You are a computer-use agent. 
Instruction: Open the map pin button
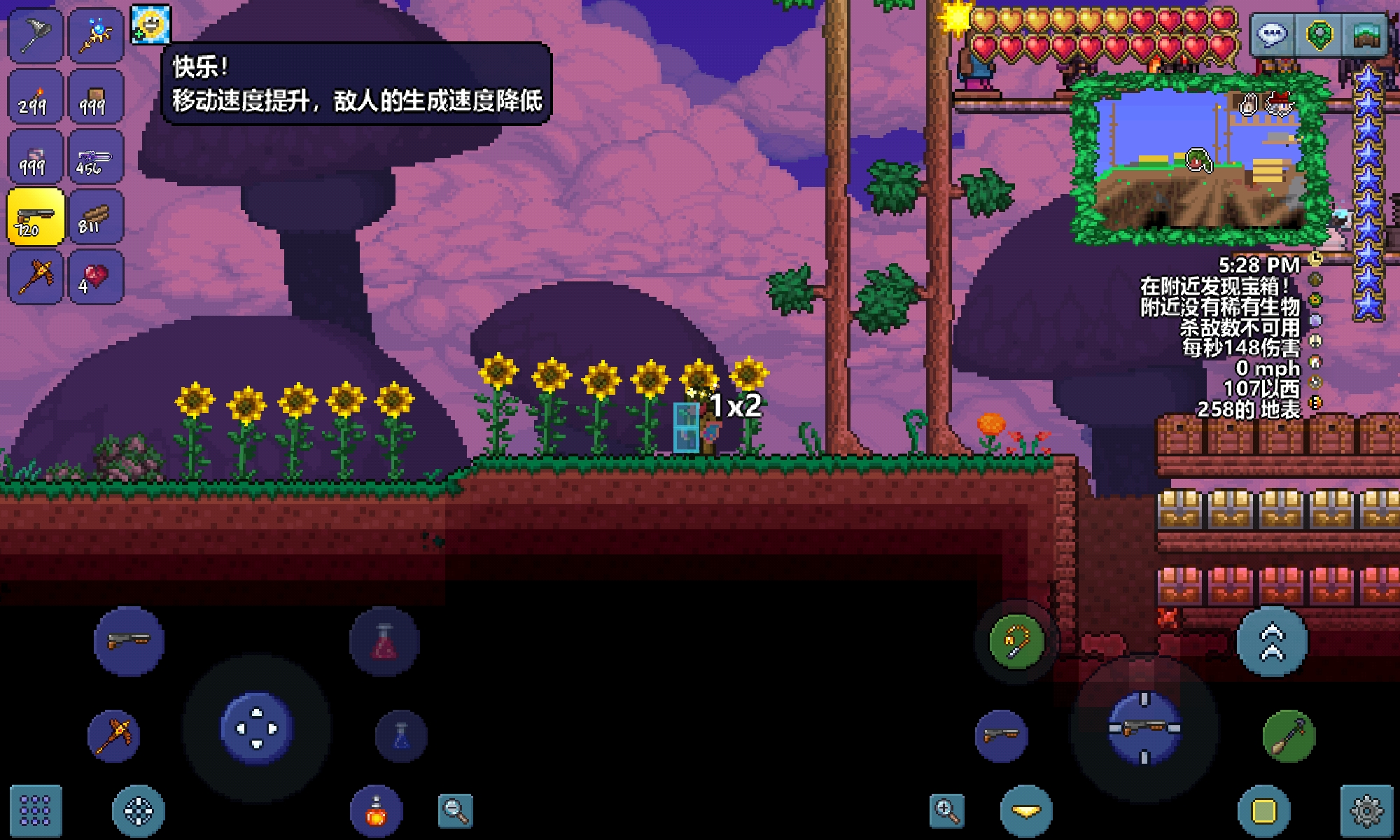[x=1319, y=34]
